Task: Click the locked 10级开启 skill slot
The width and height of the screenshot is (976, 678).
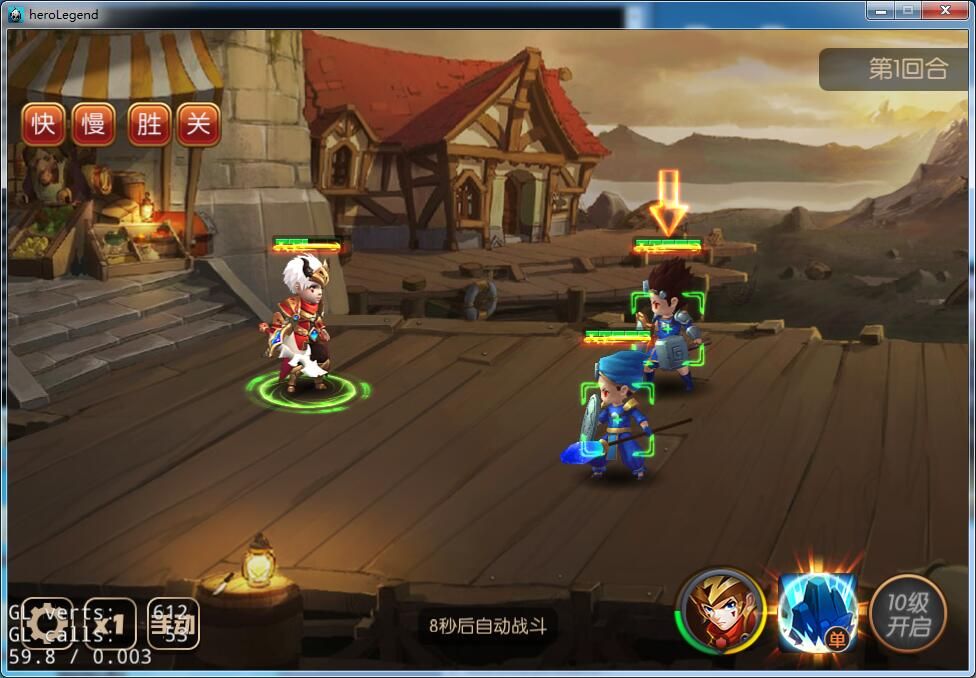Action: (x=907, y=612)
